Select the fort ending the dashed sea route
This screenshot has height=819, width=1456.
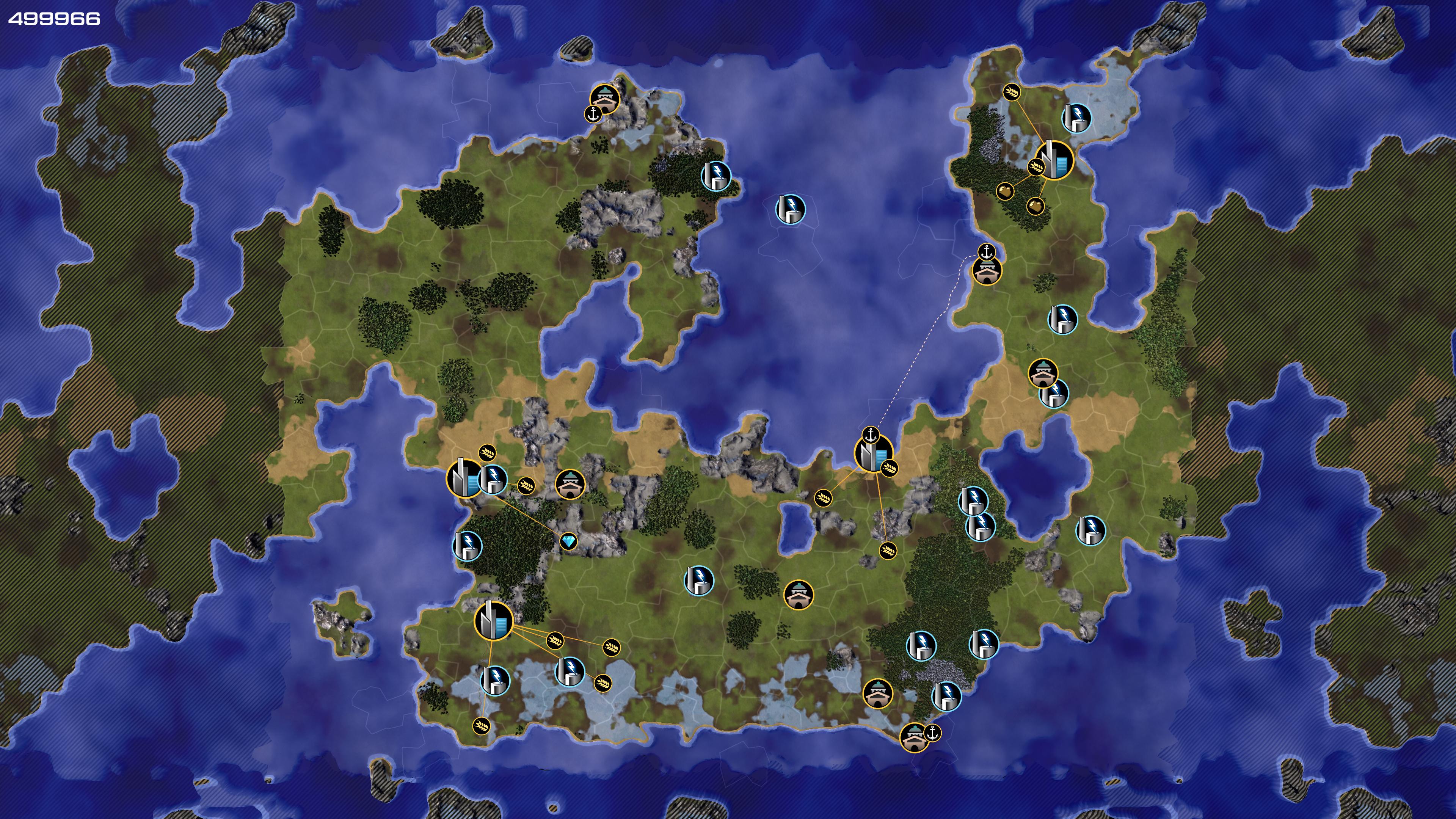pyautogui.click(x=987, y=271)
